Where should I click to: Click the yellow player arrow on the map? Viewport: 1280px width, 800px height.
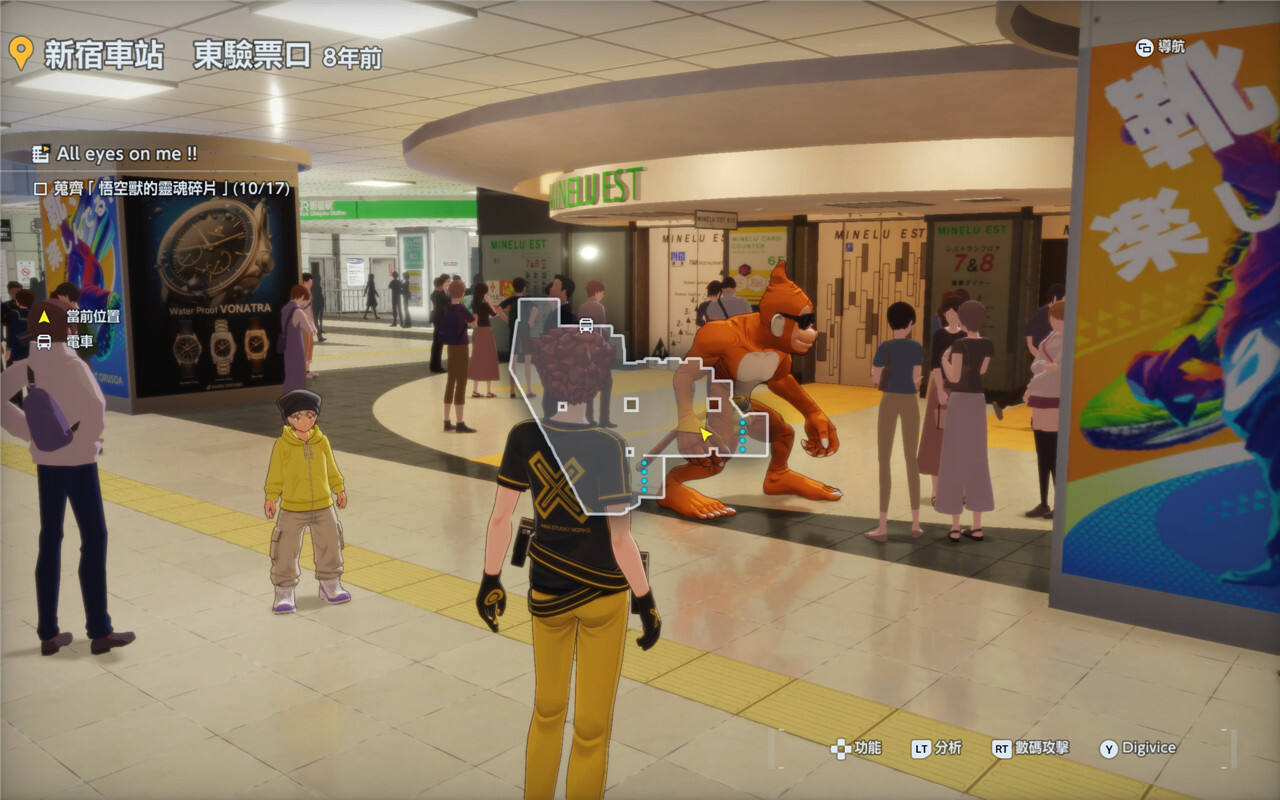pos(705,434)
